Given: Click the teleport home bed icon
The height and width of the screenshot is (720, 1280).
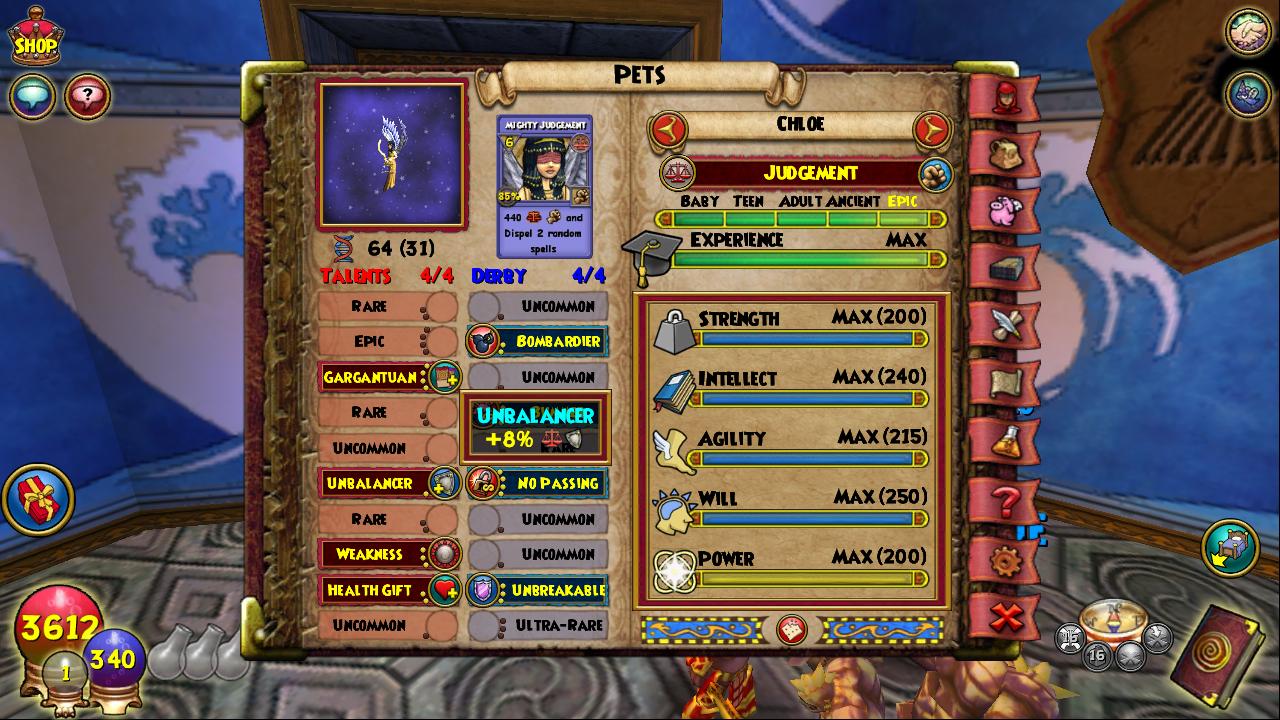Looking at the screenshot, I should 1230,547.
